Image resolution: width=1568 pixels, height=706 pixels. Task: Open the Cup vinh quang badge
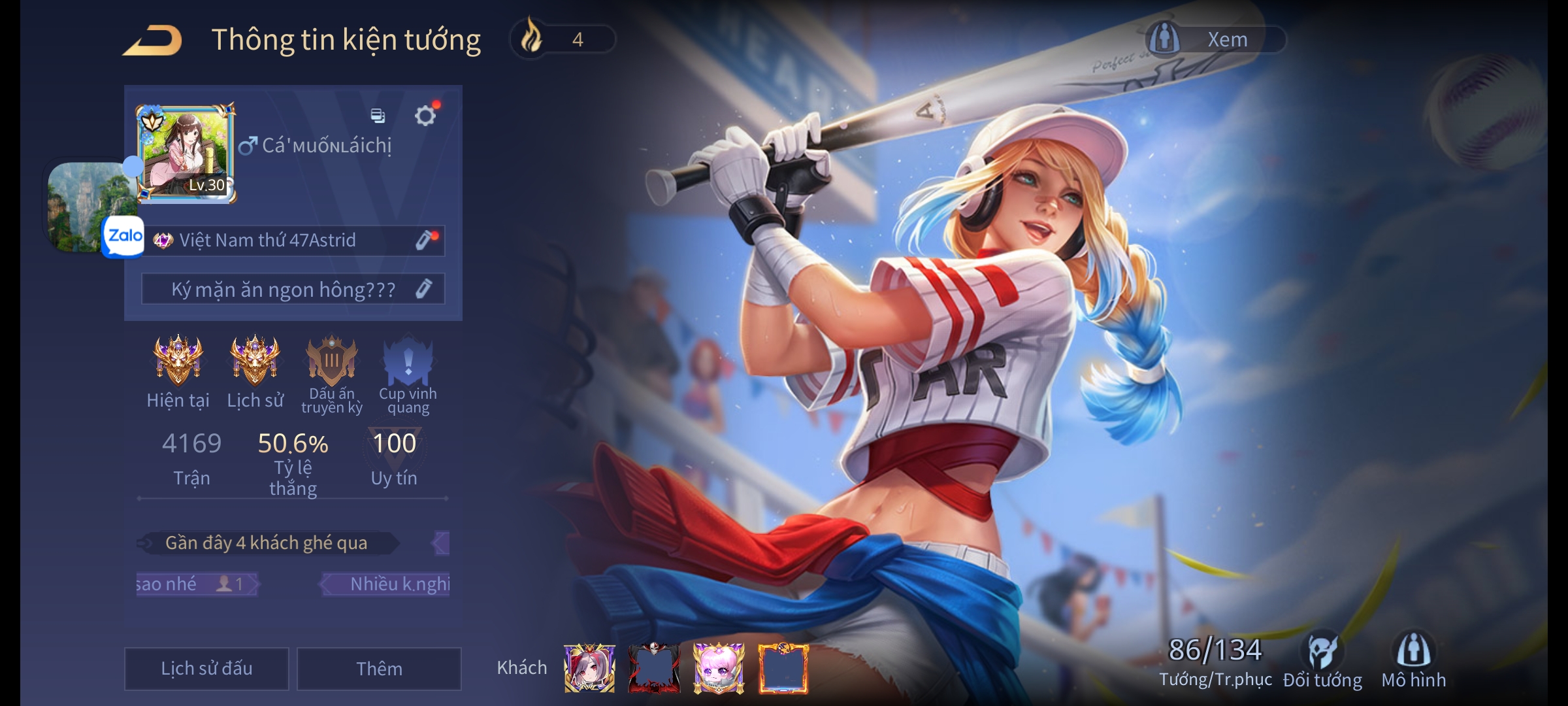408,361
